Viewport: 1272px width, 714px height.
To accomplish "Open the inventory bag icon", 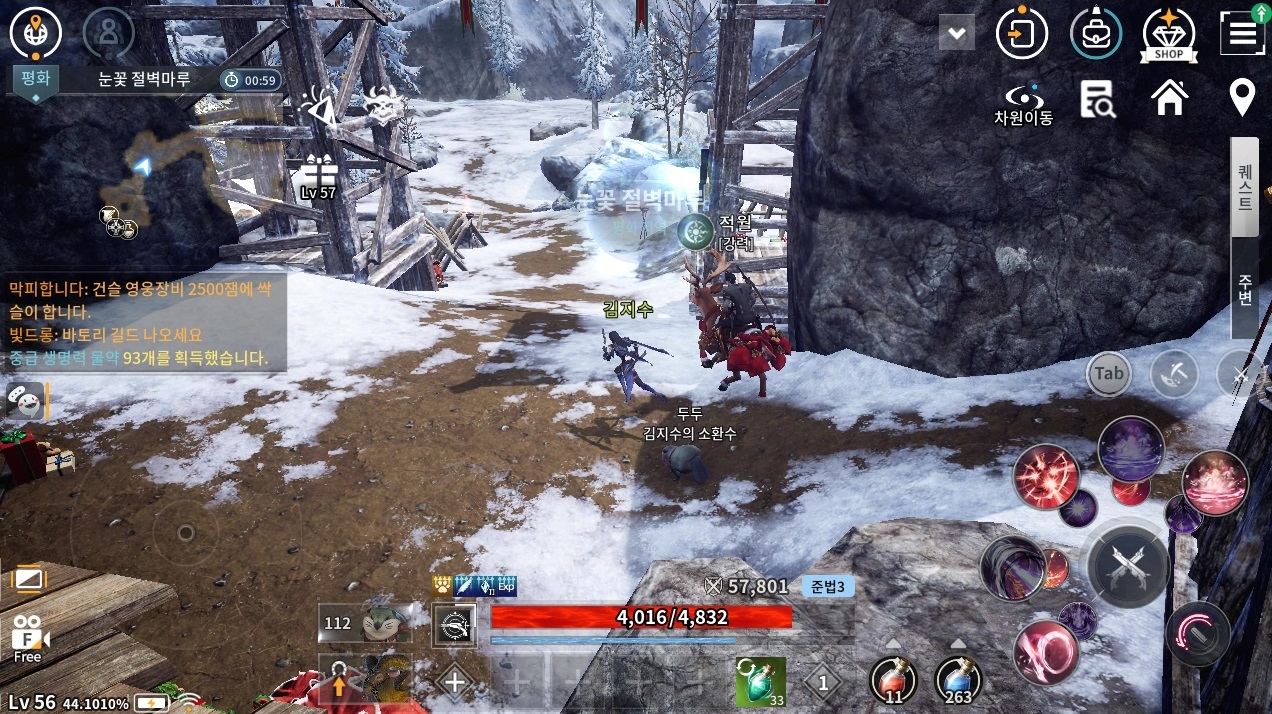I will (1095, 34).
